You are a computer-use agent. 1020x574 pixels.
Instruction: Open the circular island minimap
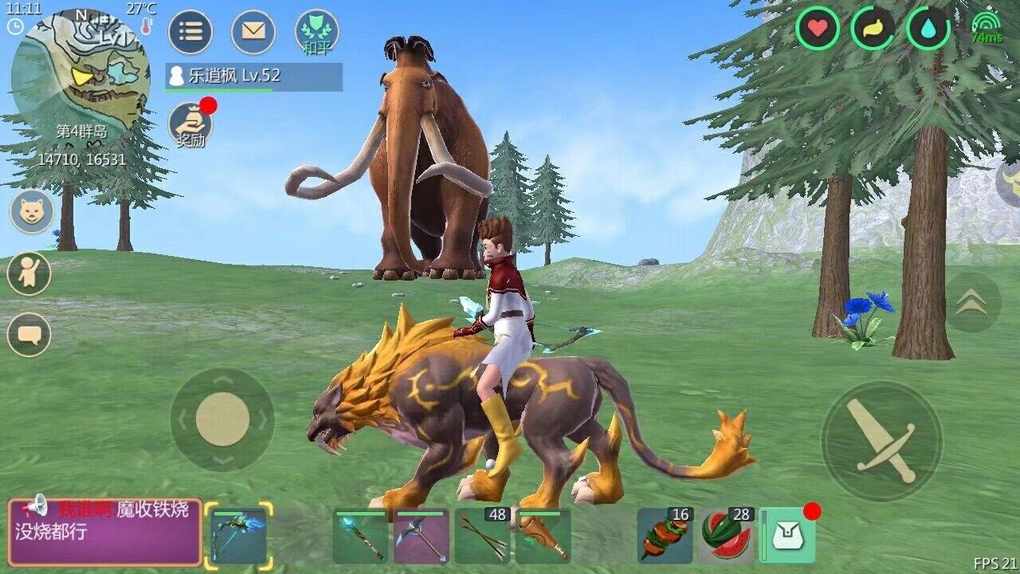coord(80,68)
